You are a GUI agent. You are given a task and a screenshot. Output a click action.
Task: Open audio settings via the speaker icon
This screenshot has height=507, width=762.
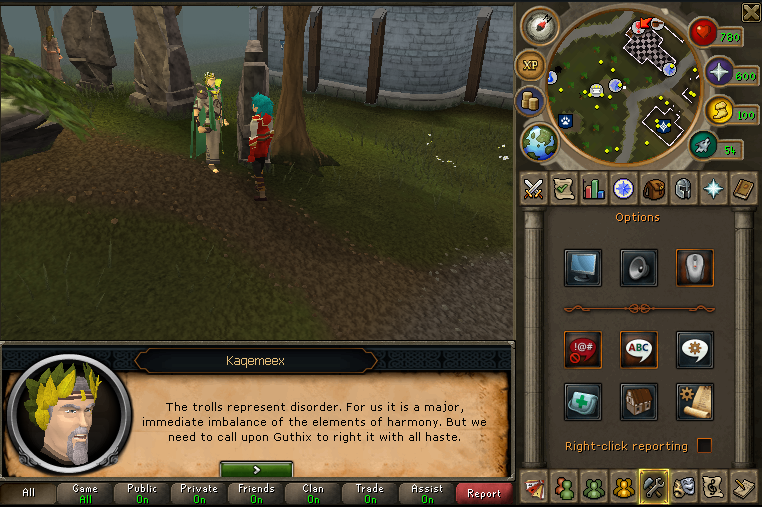pos(638,268)
